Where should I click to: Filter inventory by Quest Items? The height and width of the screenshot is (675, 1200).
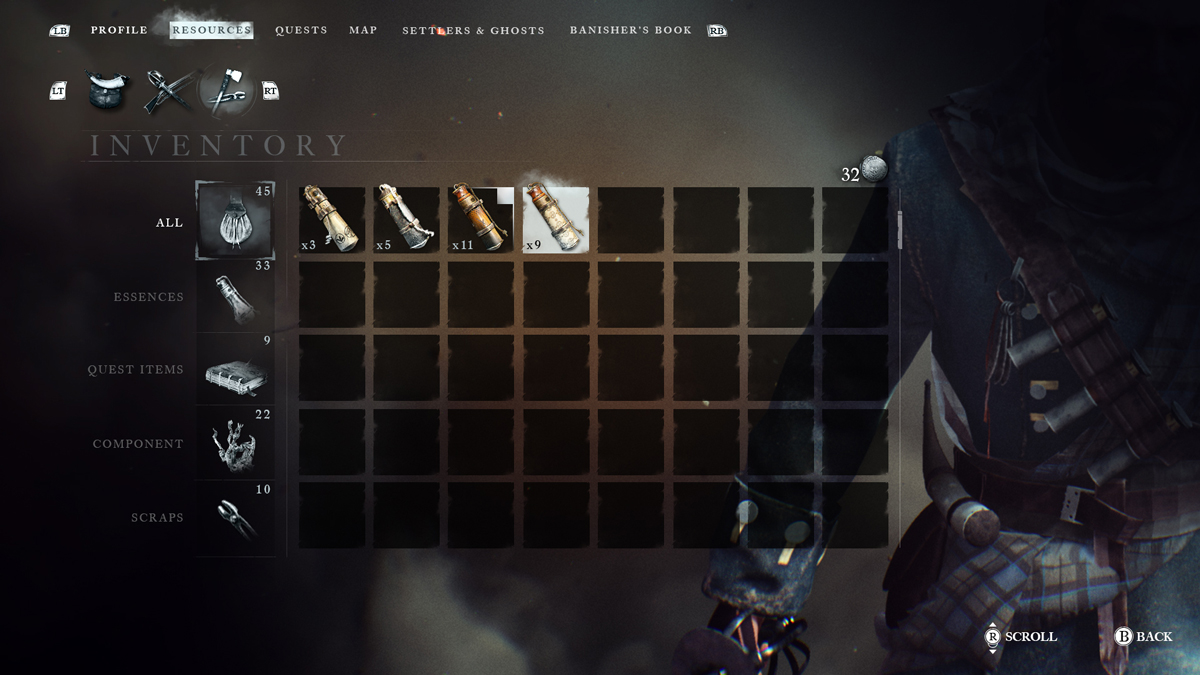(234, 369)
